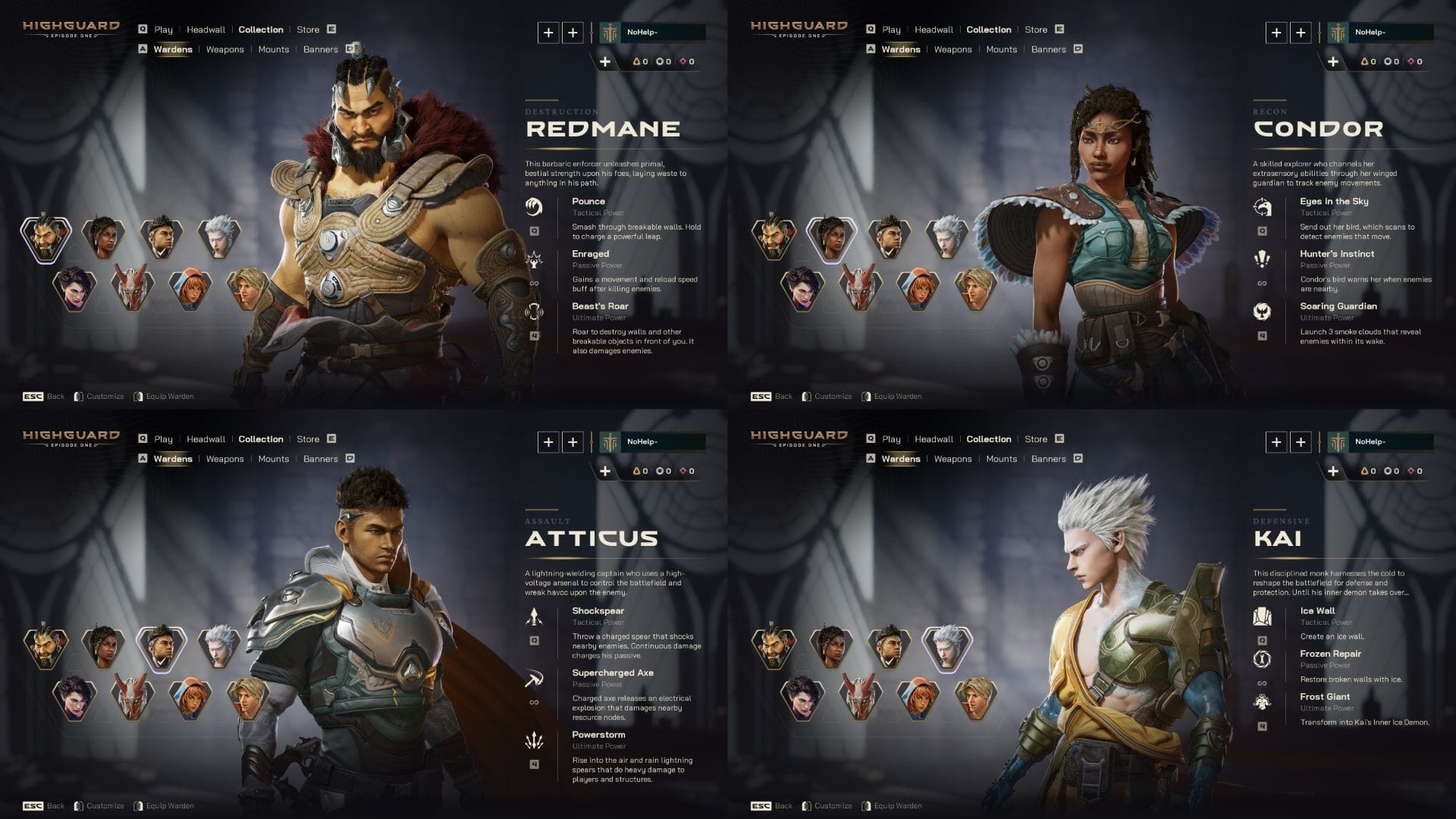1456x819 pixels.
Task: Select the Beast's Roar ultimate icon
Action: [535, 311]
